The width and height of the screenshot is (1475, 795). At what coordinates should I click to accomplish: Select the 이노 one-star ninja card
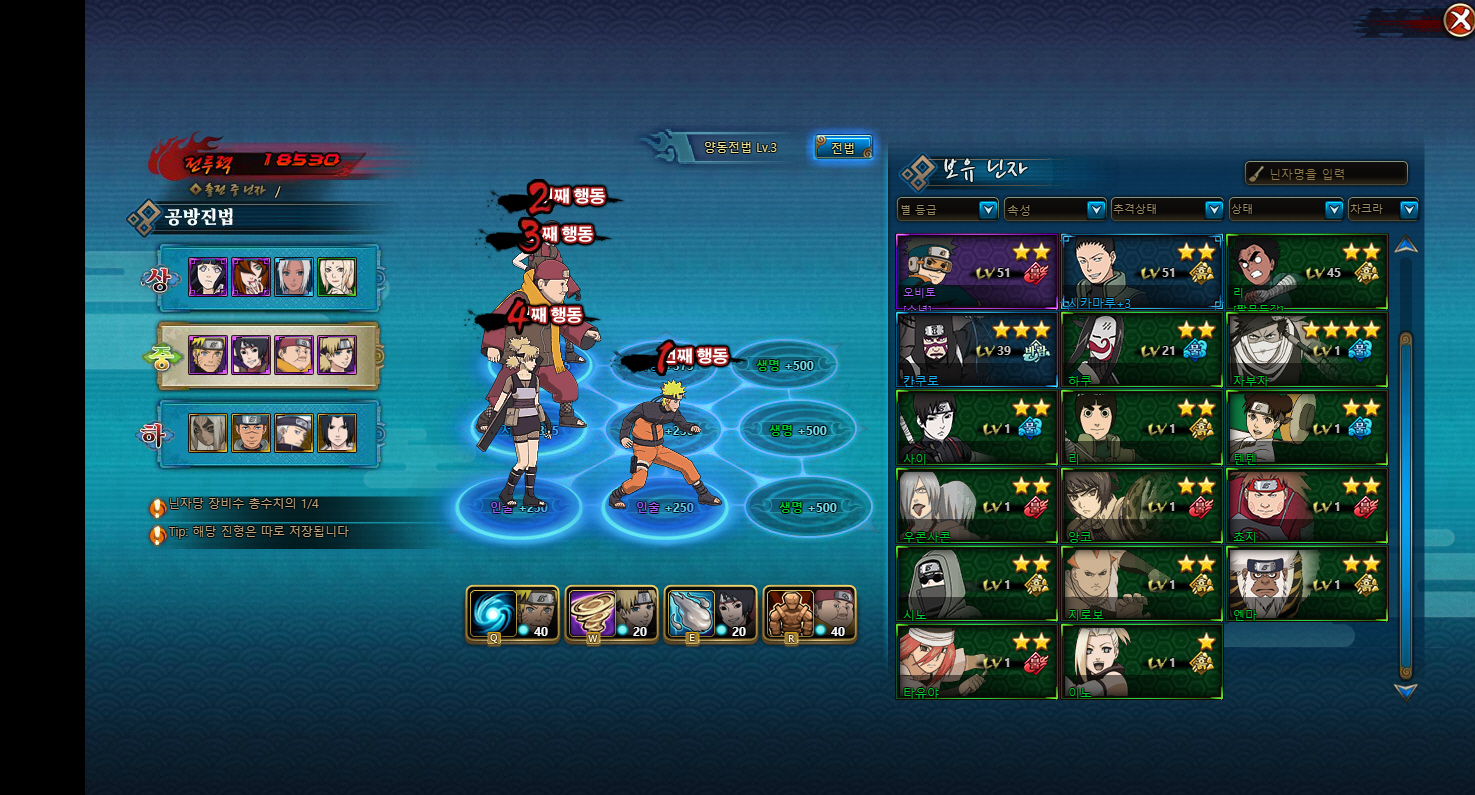[x=1141, y=662]
